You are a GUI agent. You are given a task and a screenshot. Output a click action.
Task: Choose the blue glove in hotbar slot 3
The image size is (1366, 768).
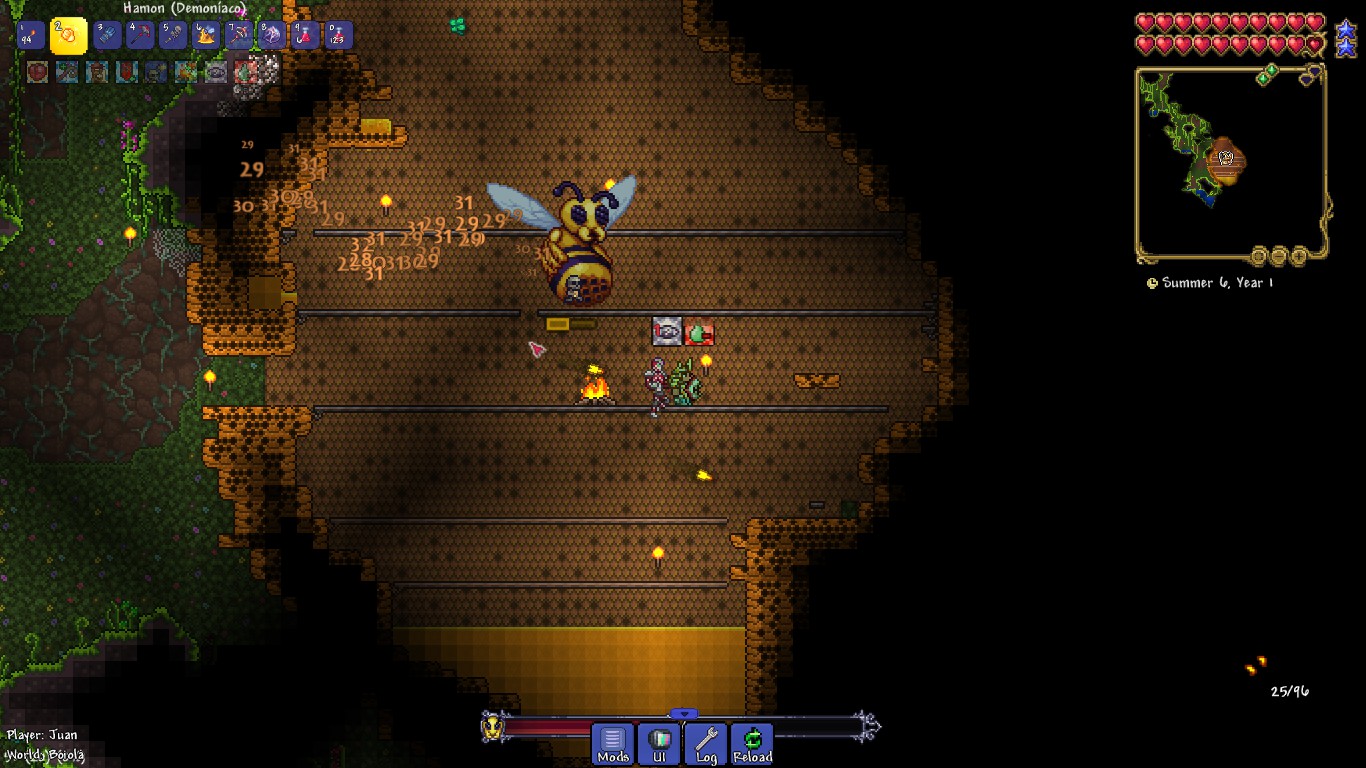[107, 36]
